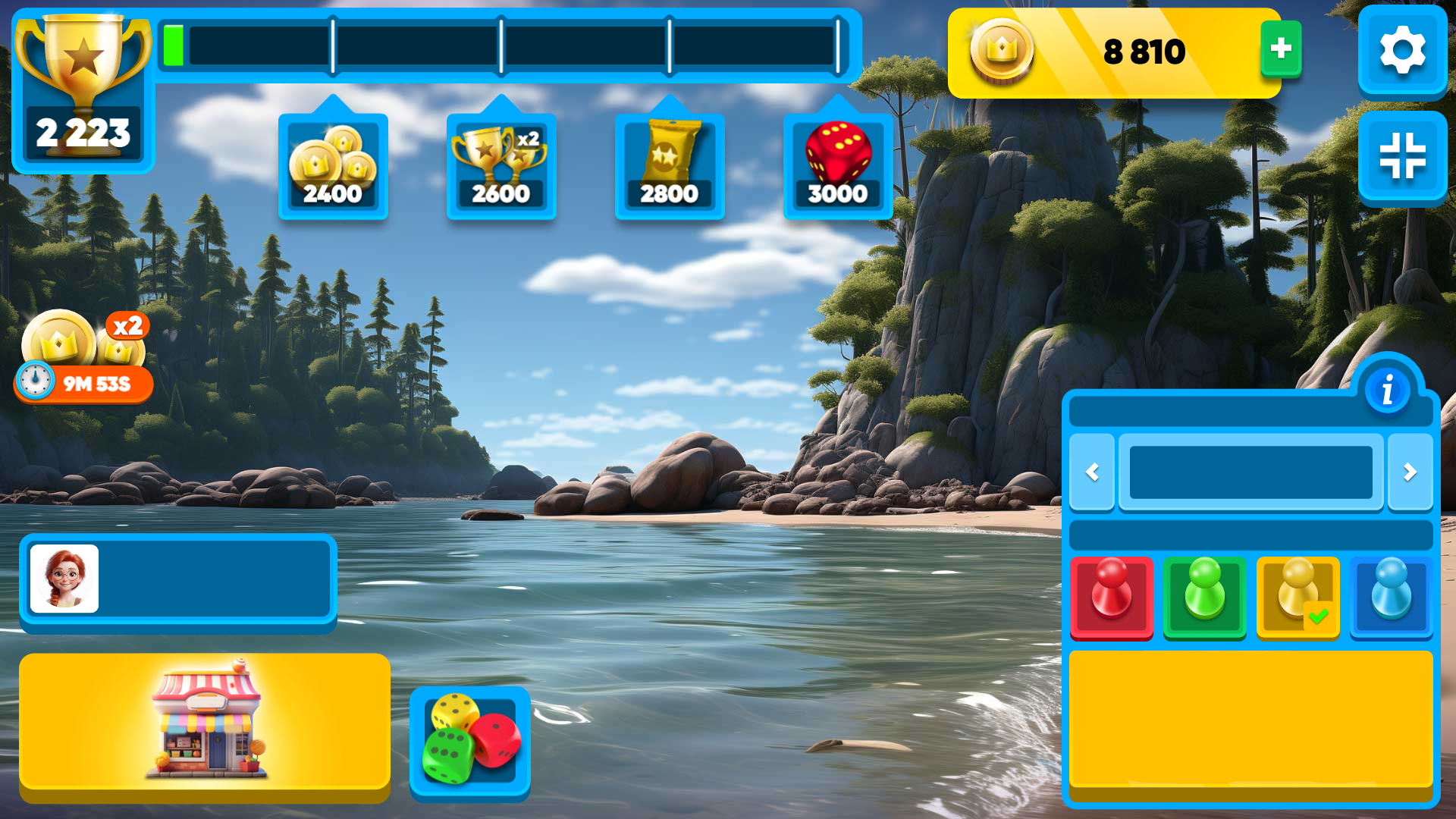This screenshot has height=819, width=1456.
Task: Claim the 2400 coins milestone reward
Action: click(x=332, y=165)
